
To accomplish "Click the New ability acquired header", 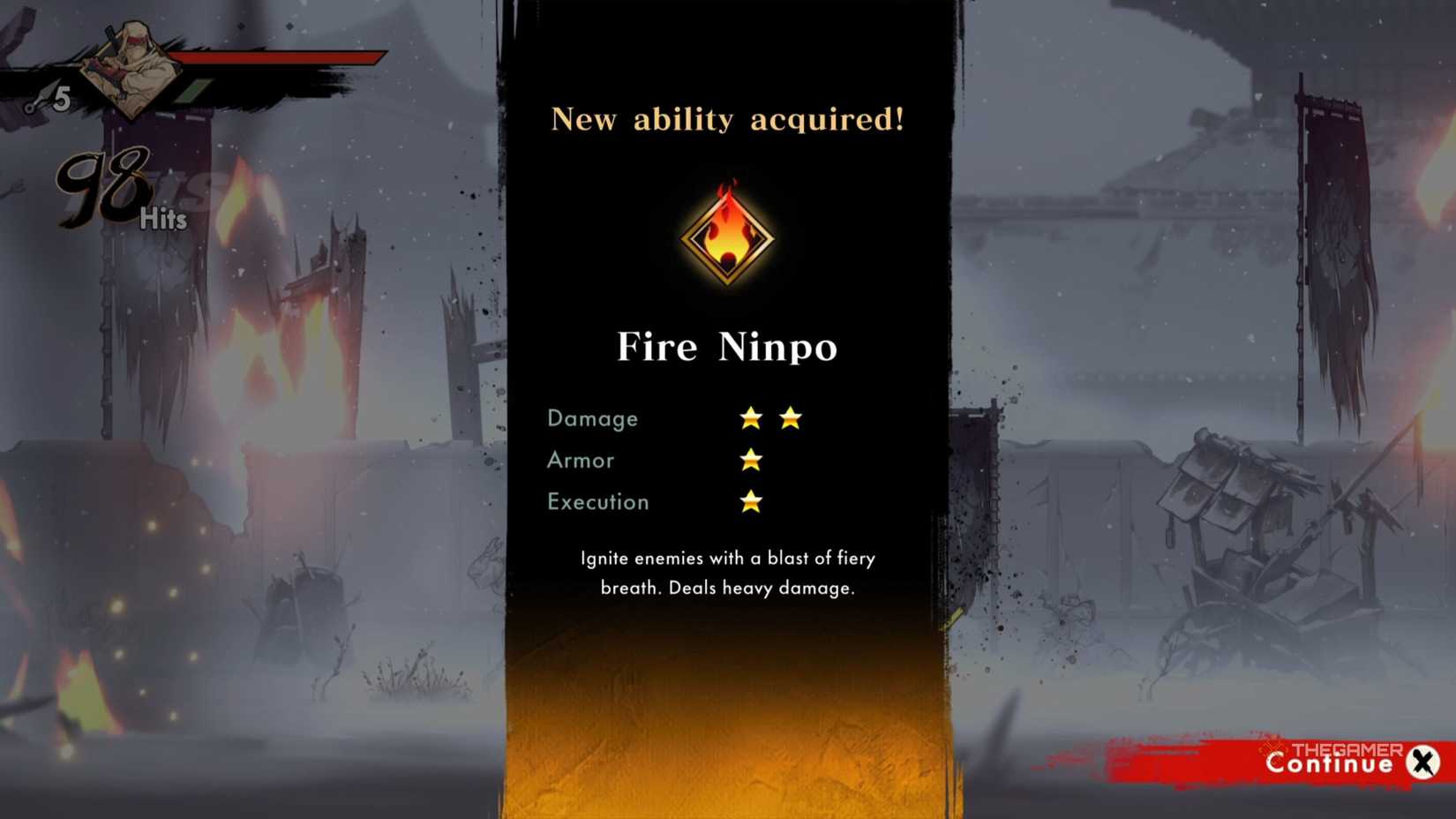I will click(x=726, y=119).
